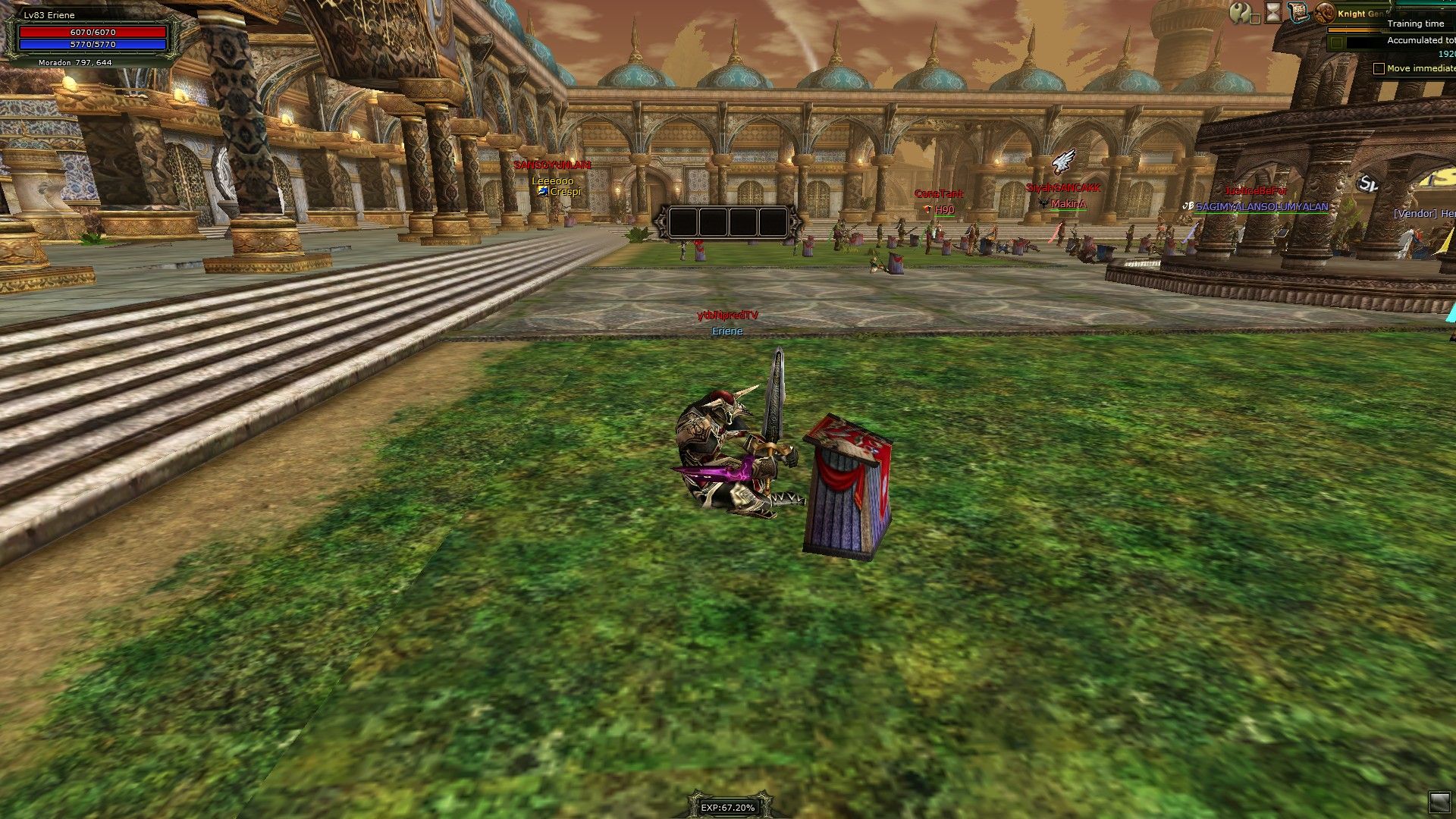Viewport: 1456px width, 819px height.
Task: Select the JB clan symbol beside SAGIMYALANSOLUMYALAN
Action: pos(1188,206)
